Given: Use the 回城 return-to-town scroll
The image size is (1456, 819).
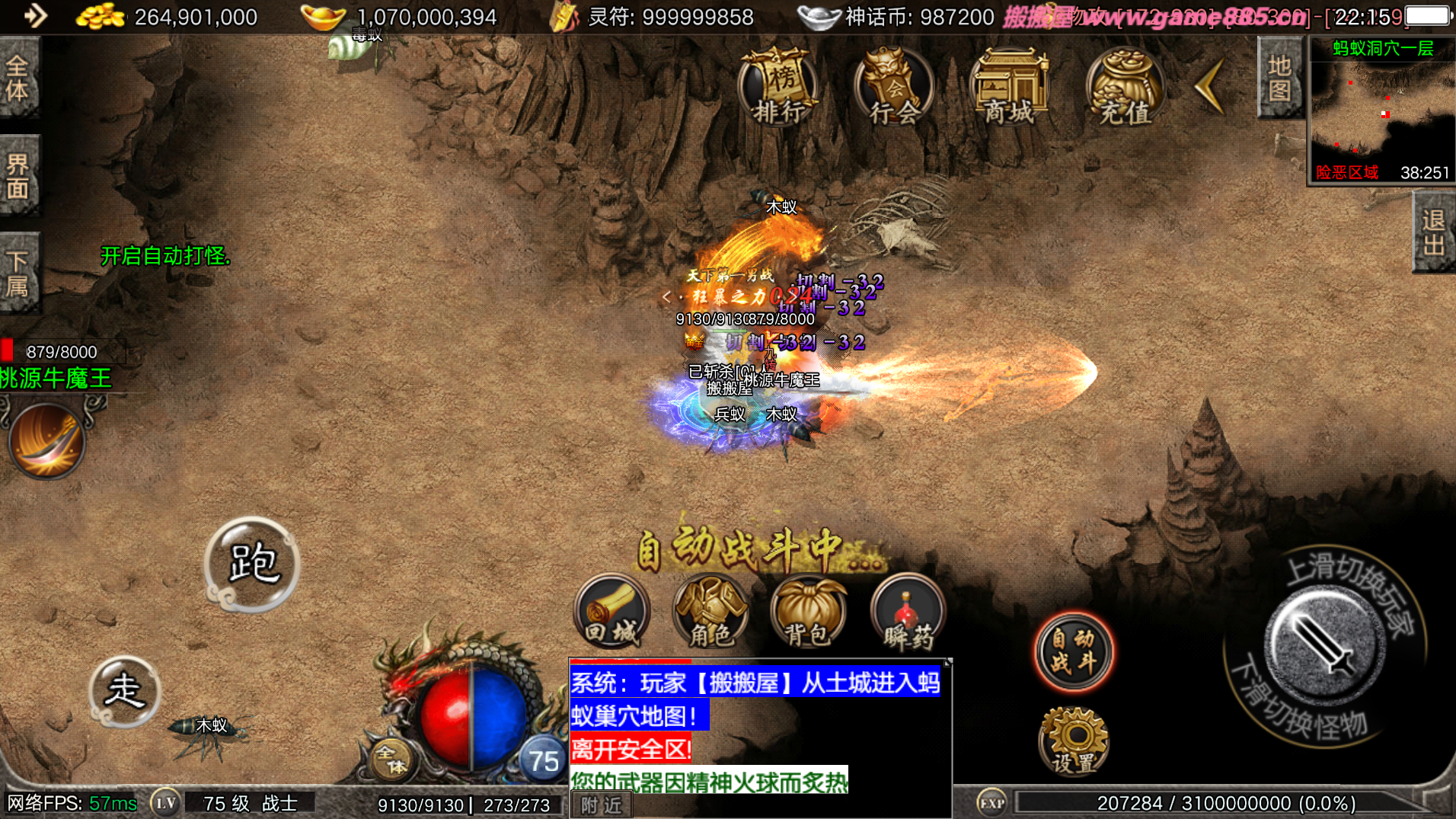Looking at the screenshot, I should pyautogui.click(x=612, y=613).
